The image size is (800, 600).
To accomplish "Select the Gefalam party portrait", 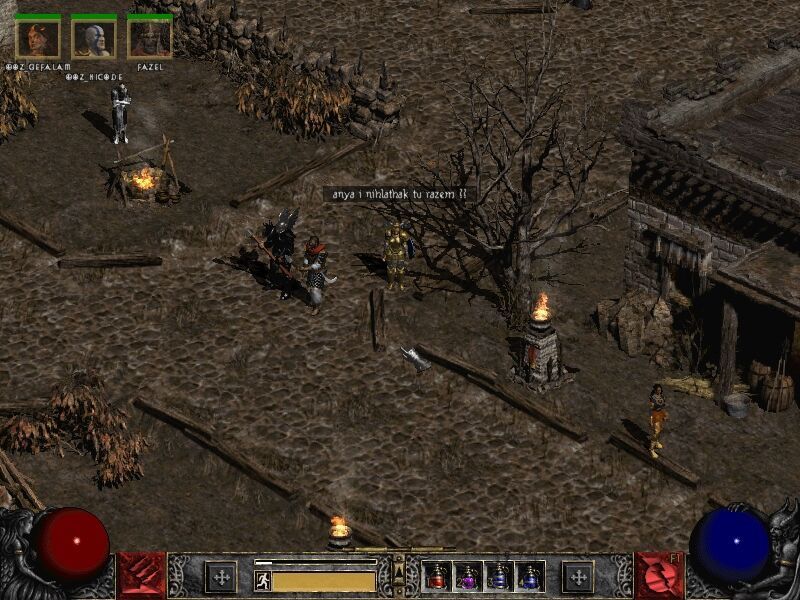I will pyautogui.click(x=38, y=38).
